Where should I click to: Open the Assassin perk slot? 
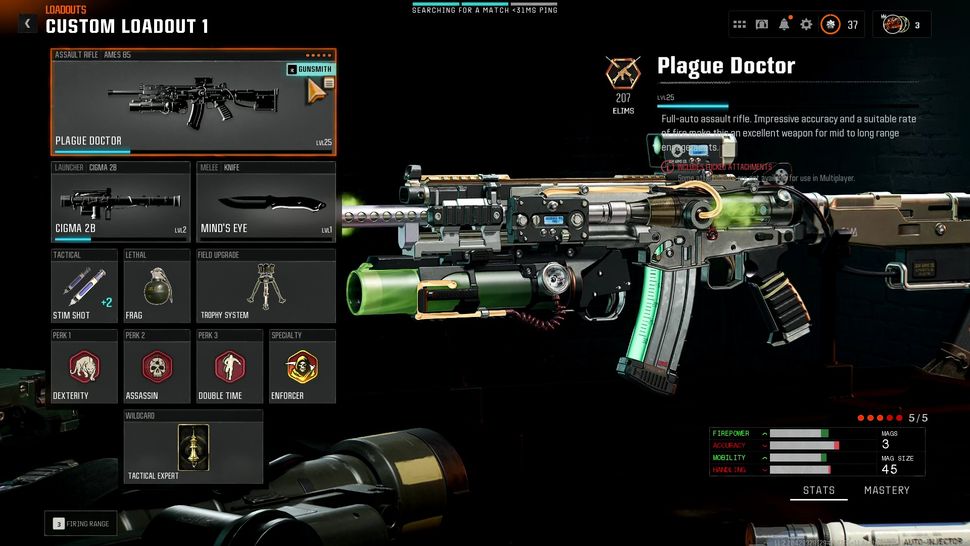point(156,366)
